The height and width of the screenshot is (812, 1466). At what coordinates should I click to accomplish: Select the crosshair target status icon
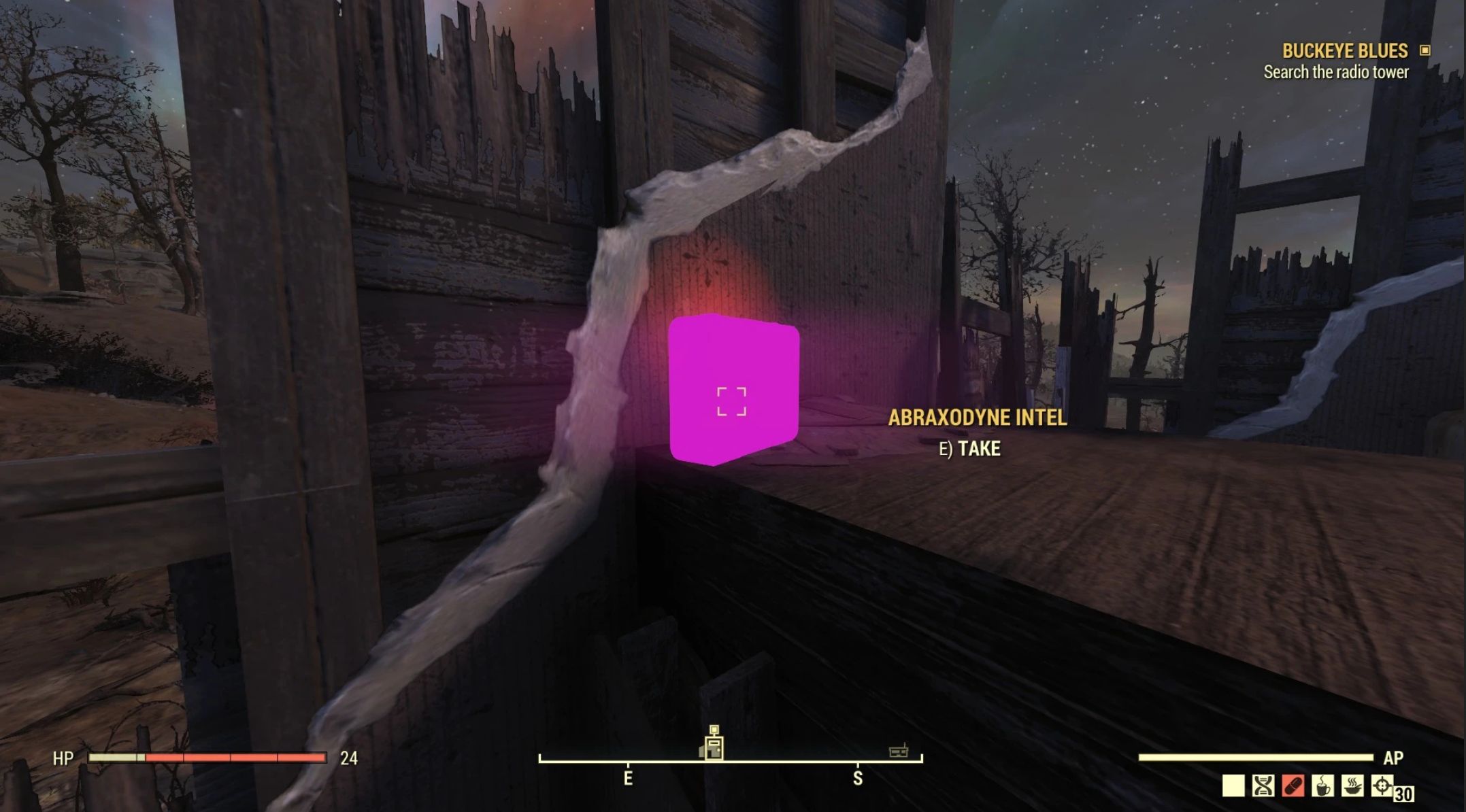click(x=1382, y=785)
